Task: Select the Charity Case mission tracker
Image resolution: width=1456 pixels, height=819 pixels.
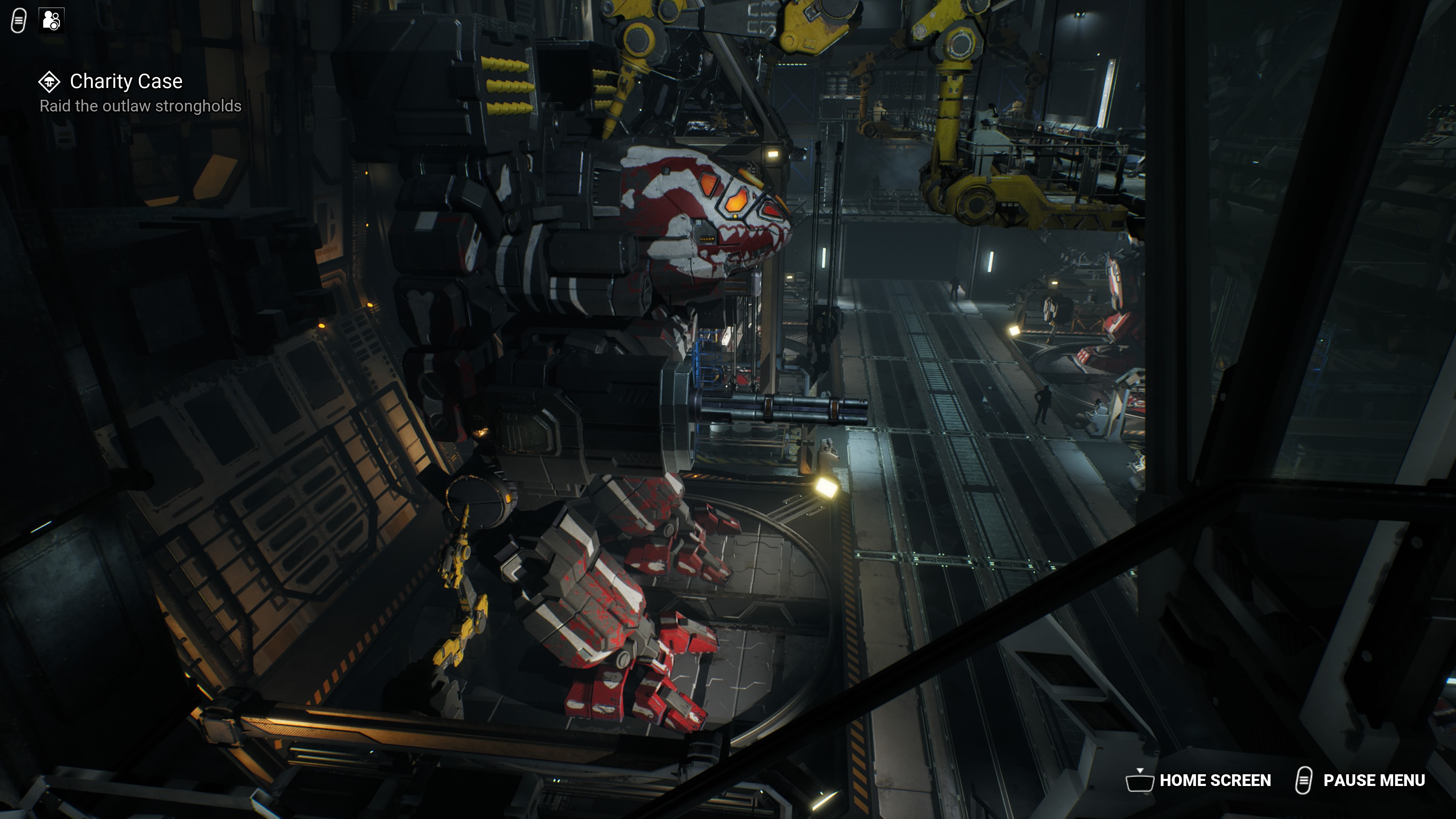Action: (x=126, y=82)
